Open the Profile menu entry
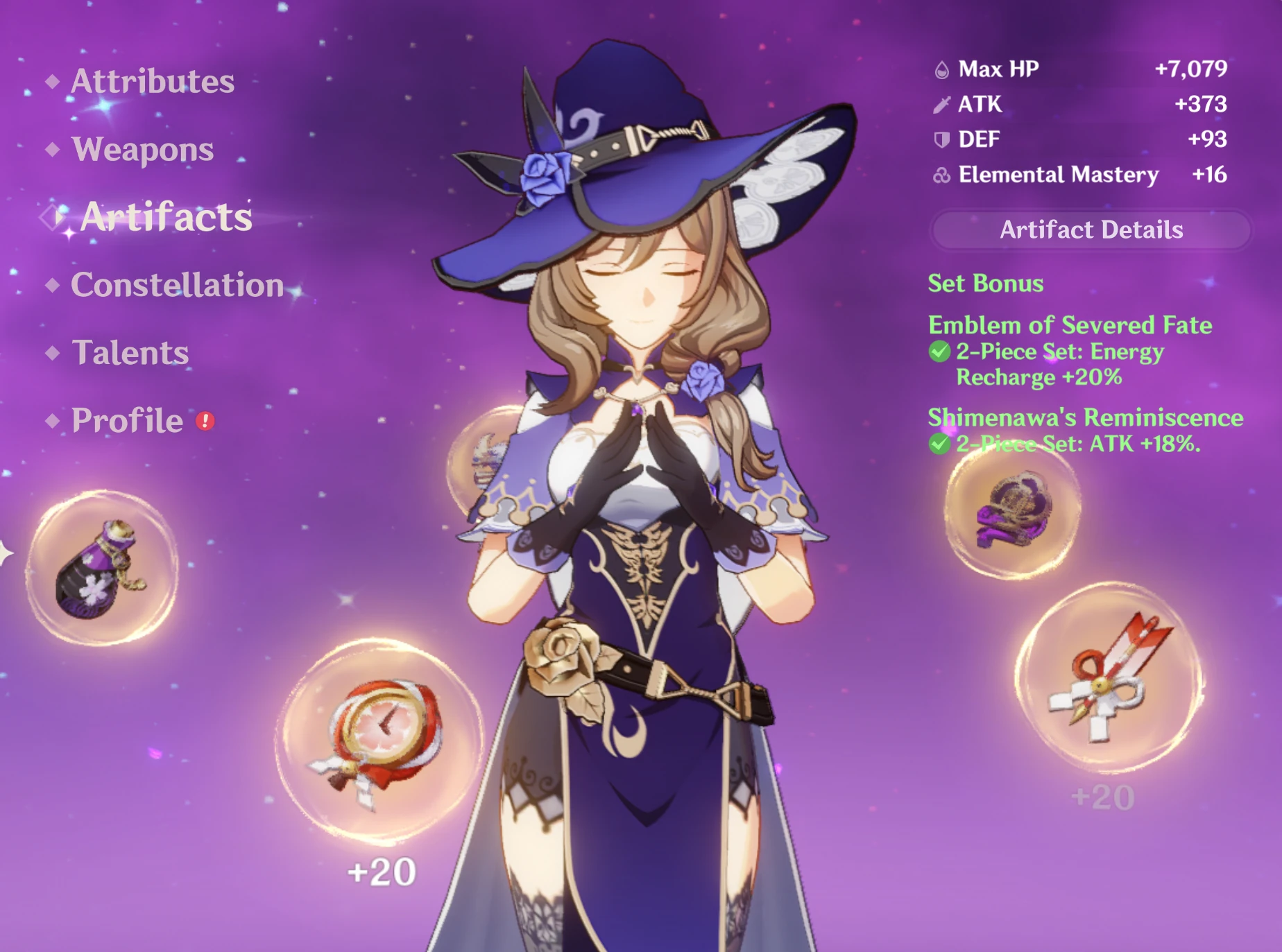Screen dimensions: 1282x952 [125, 421]
